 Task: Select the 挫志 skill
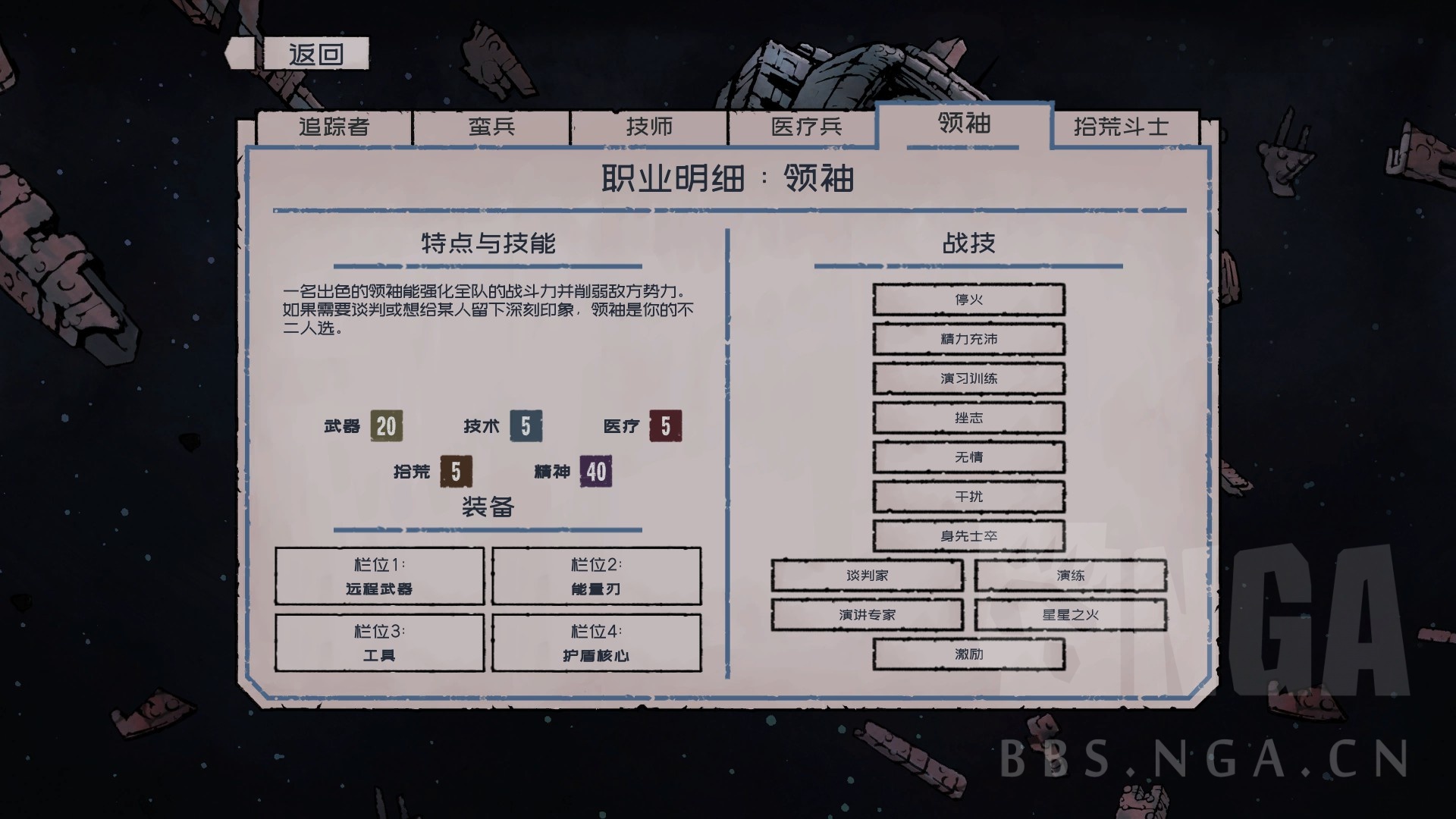pos(969,418)
